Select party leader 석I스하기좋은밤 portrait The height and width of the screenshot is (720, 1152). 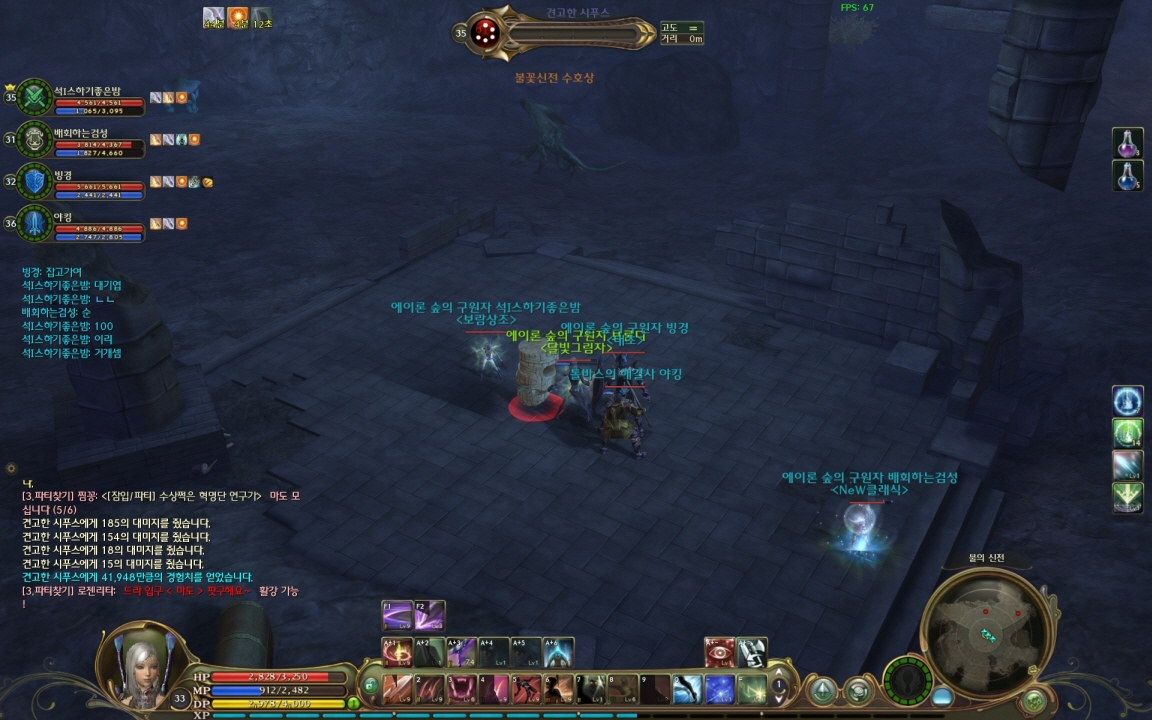[x=36, y=97]
